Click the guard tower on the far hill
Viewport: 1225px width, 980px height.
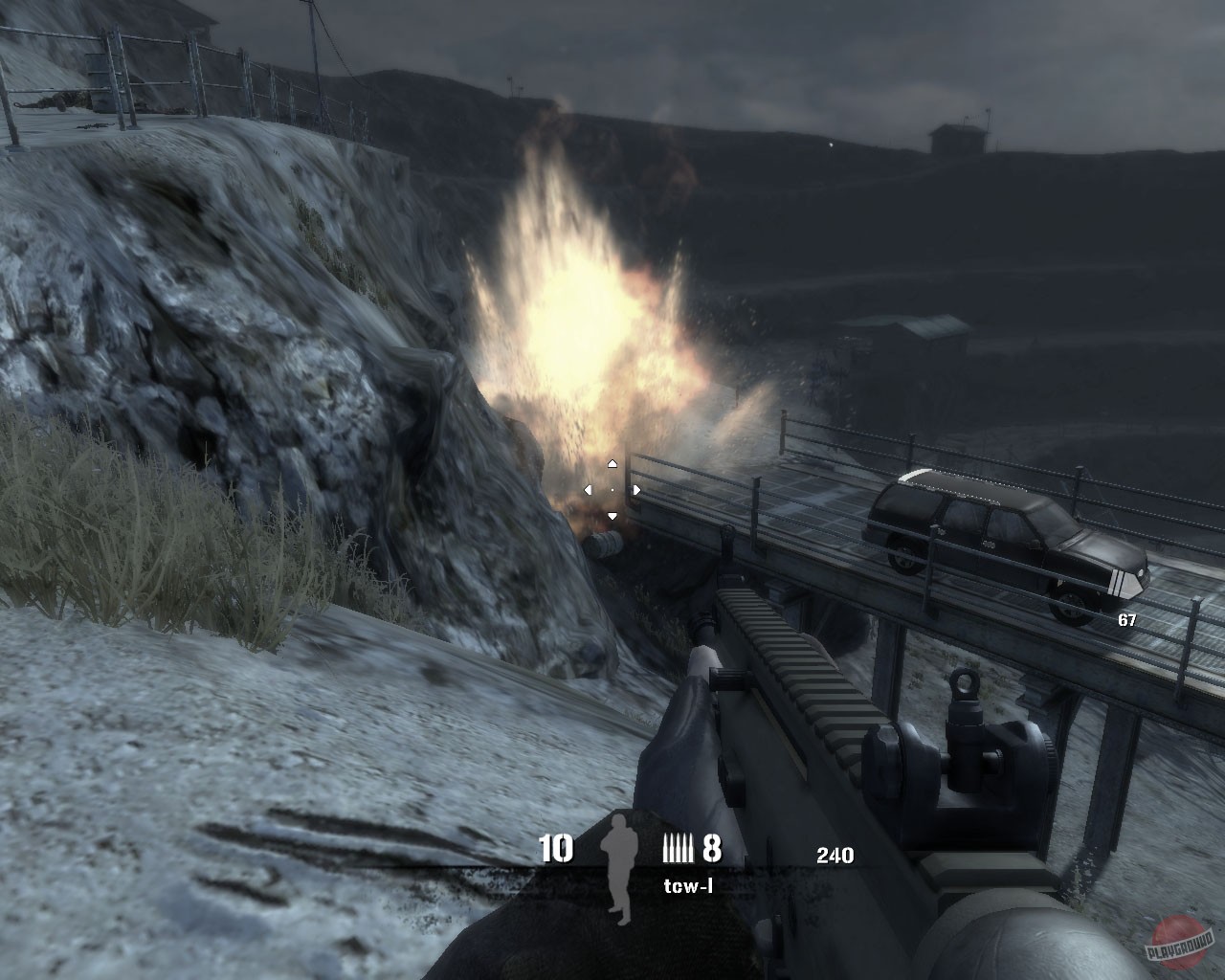tap(955, 136)
